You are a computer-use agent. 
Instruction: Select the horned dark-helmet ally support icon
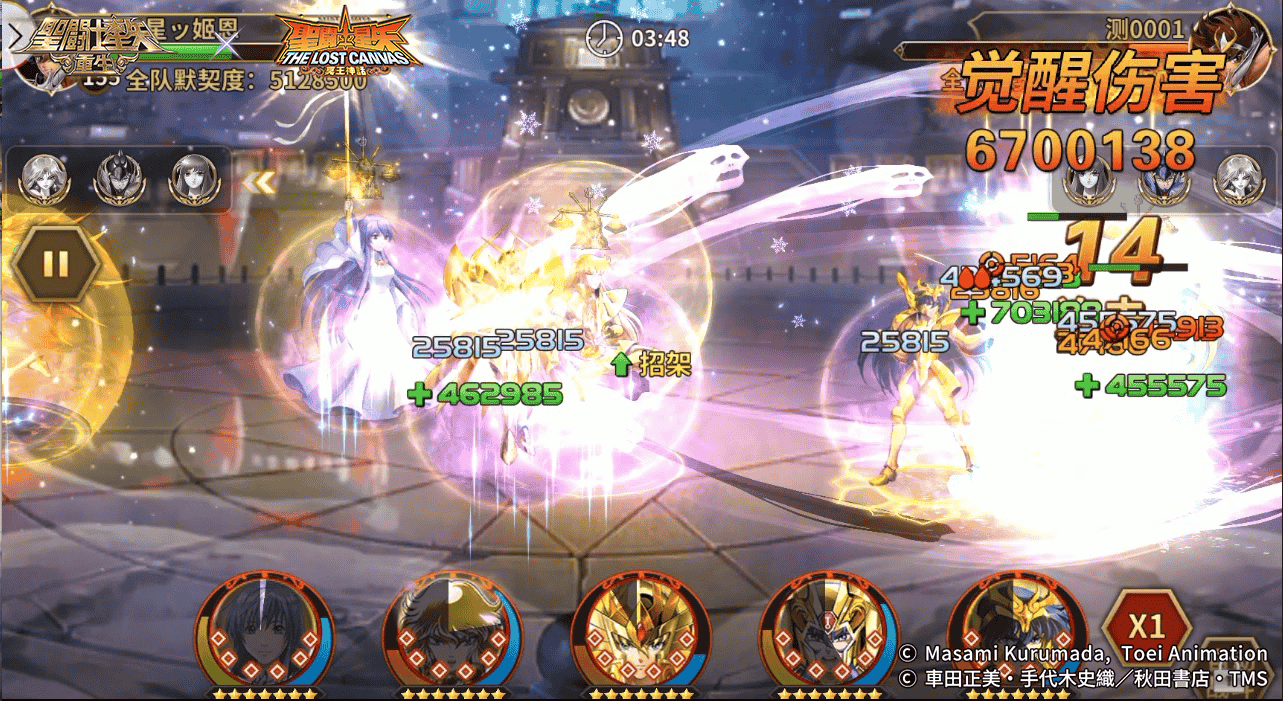[x=120, y=179]
